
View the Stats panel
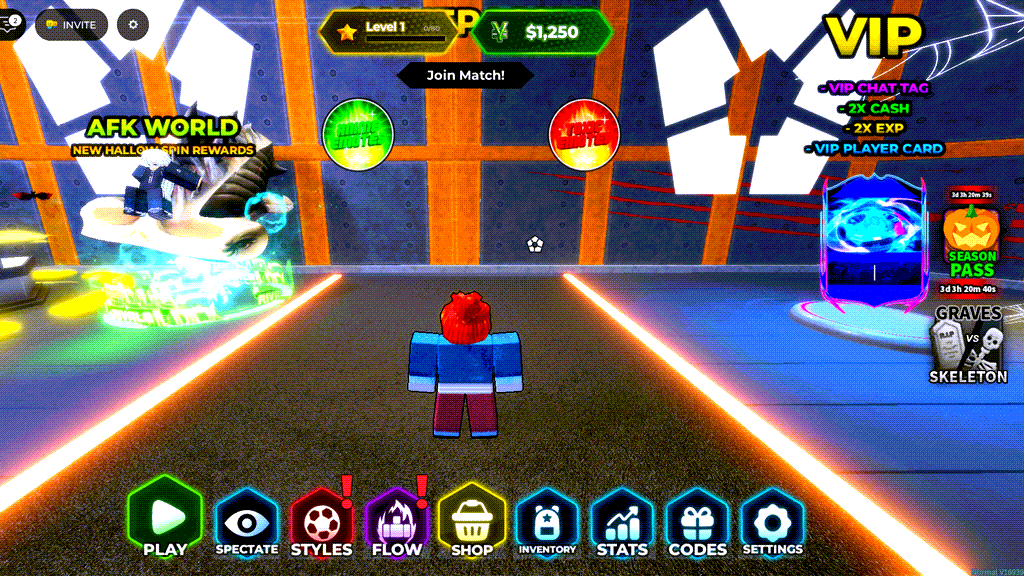[x=622, y=522]
